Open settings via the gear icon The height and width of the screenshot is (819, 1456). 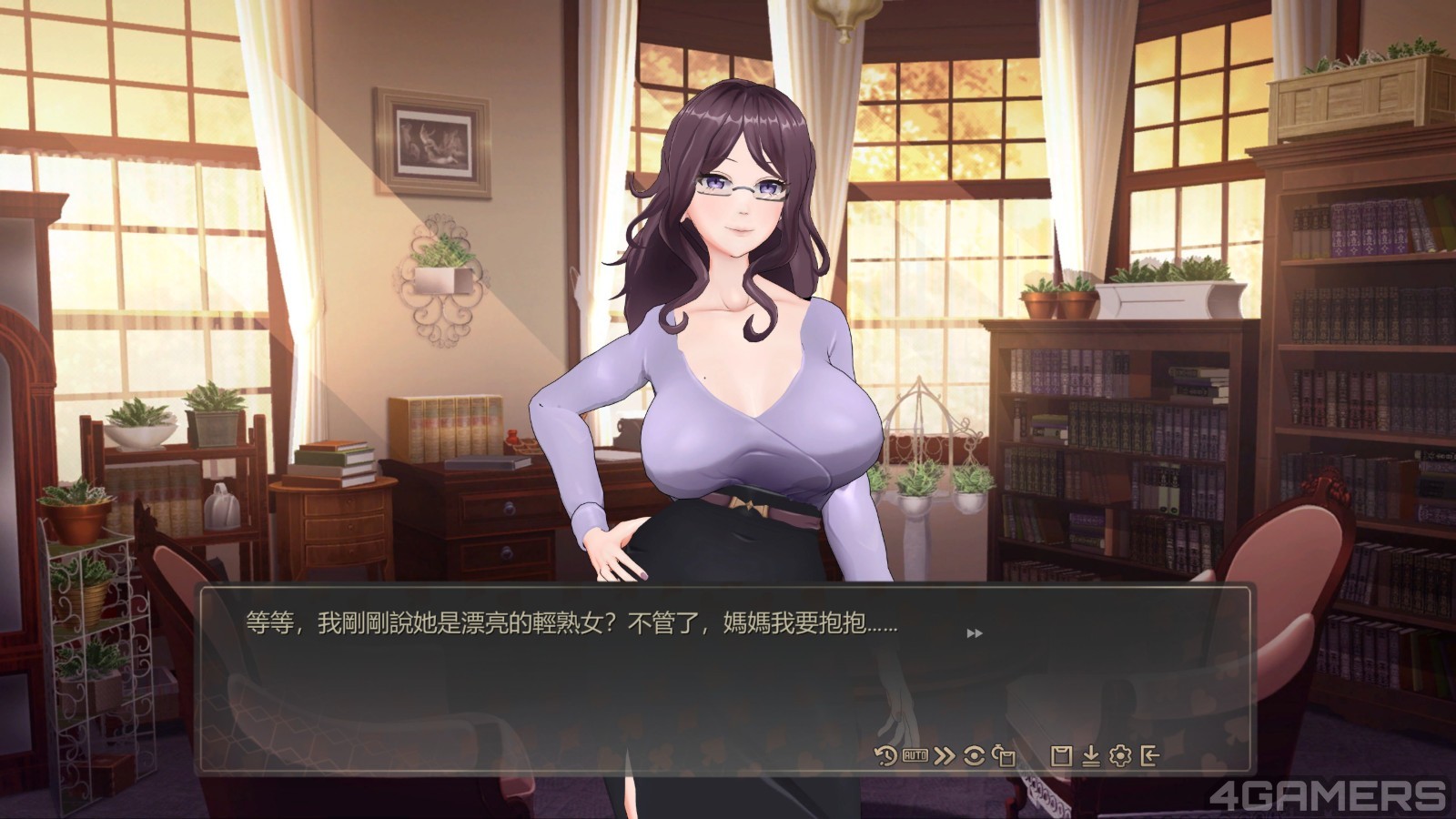click(1120, 755)
